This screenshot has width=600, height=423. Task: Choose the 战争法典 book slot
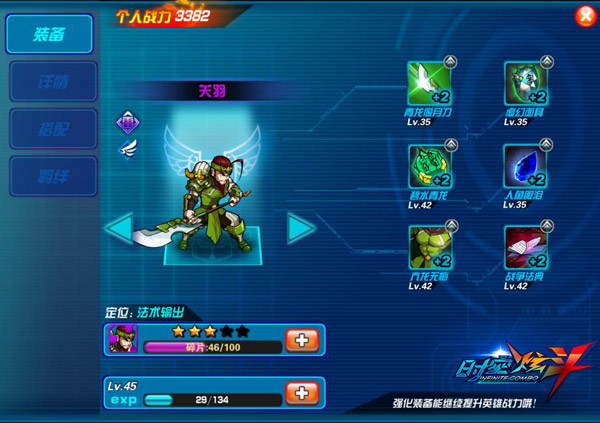525,247
